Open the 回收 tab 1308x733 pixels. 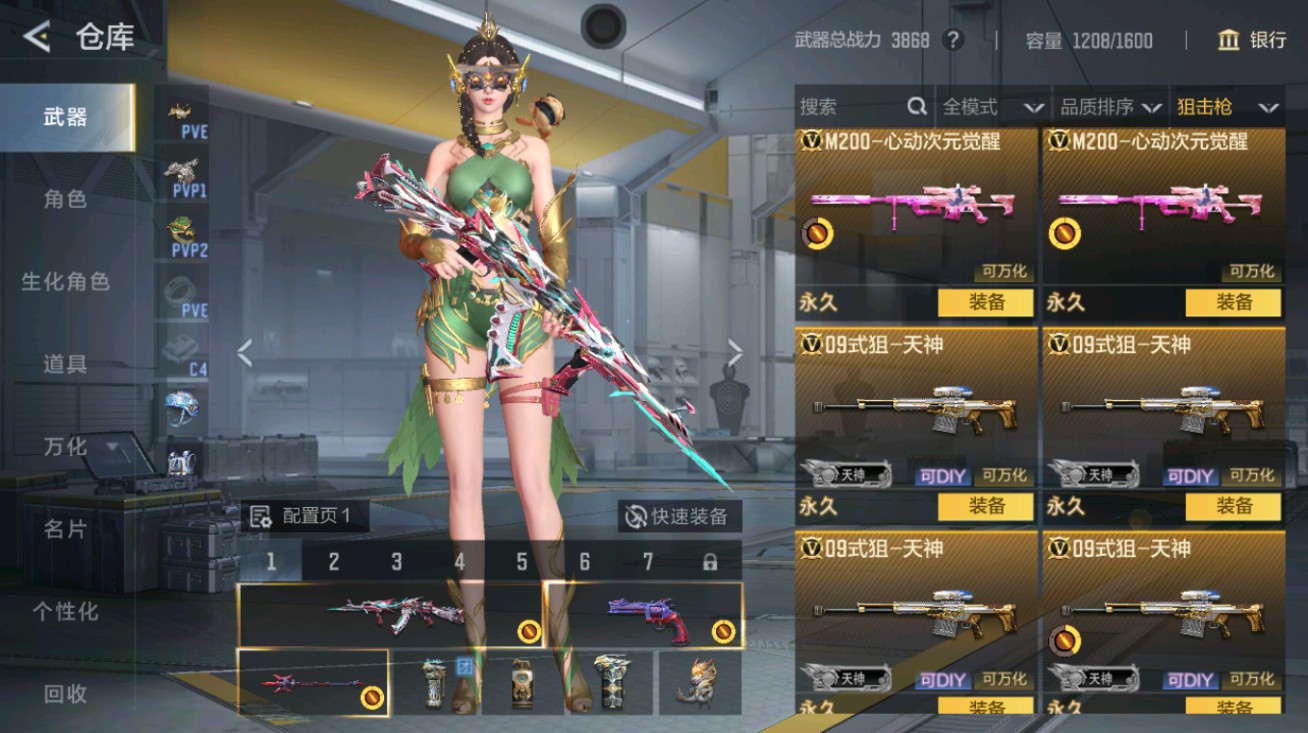coord(66,693)
